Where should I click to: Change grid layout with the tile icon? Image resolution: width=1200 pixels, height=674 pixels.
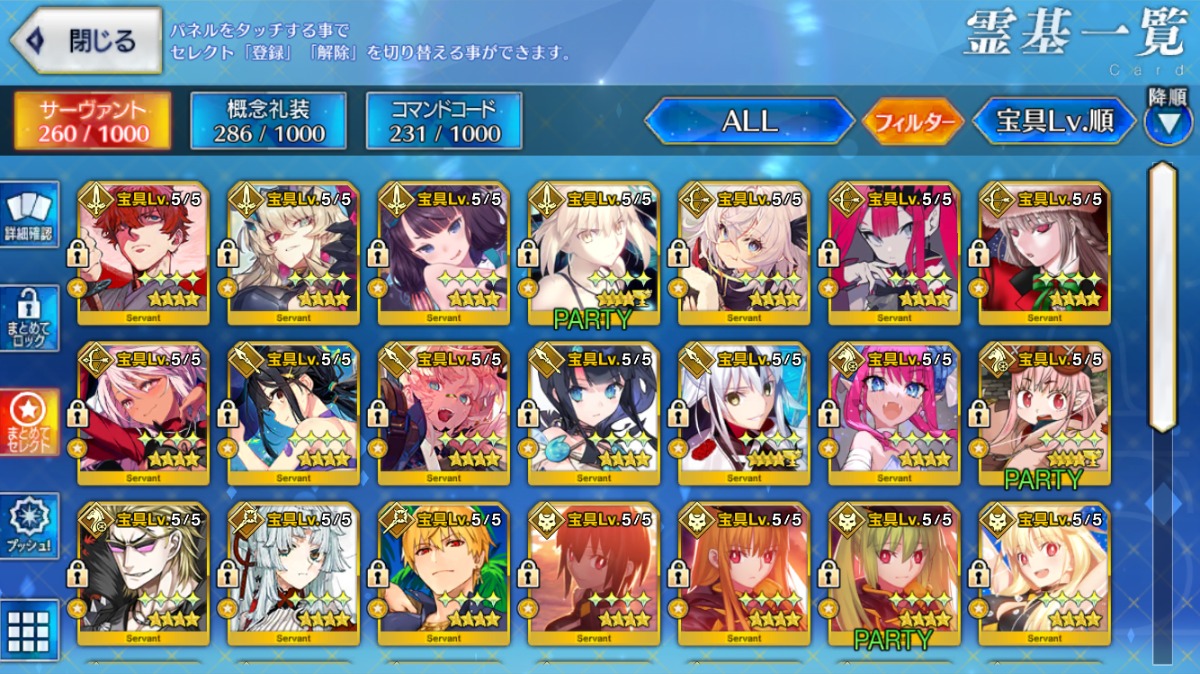point(30,630)
